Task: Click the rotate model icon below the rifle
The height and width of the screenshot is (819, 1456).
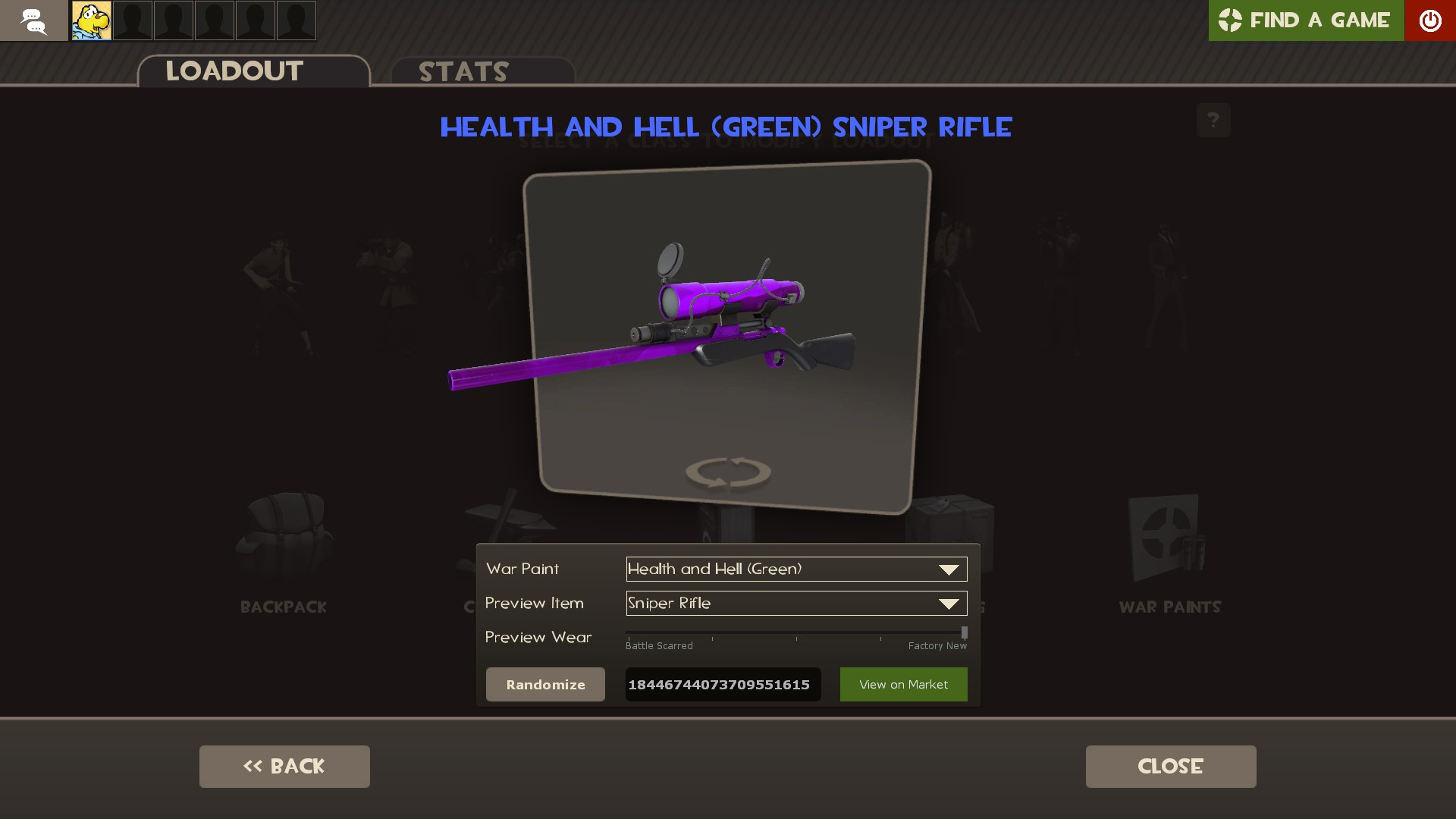Action: (x=727, y=472)
